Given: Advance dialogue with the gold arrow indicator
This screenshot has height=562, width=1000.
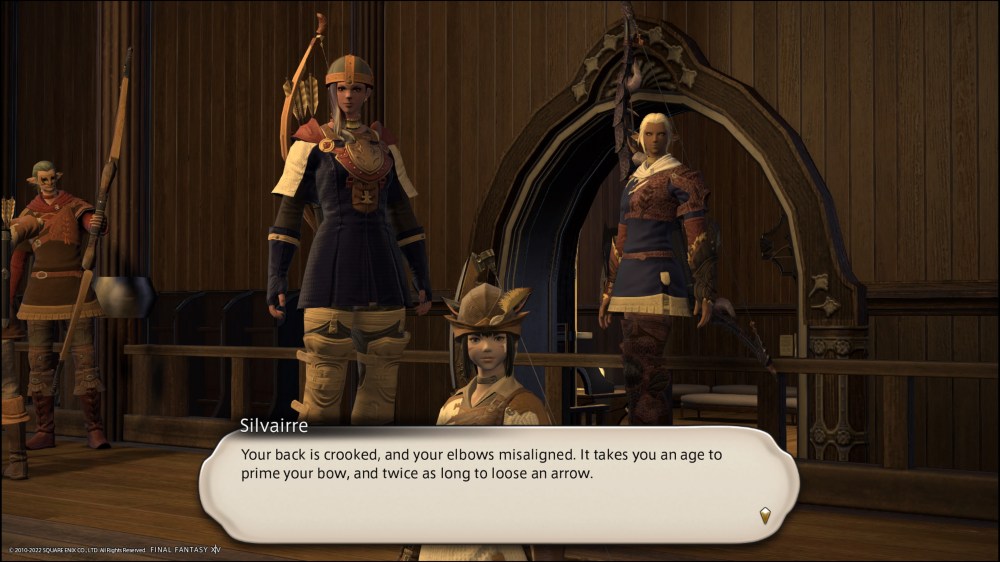Looking at the screenshot, I should tap(765, 515).
